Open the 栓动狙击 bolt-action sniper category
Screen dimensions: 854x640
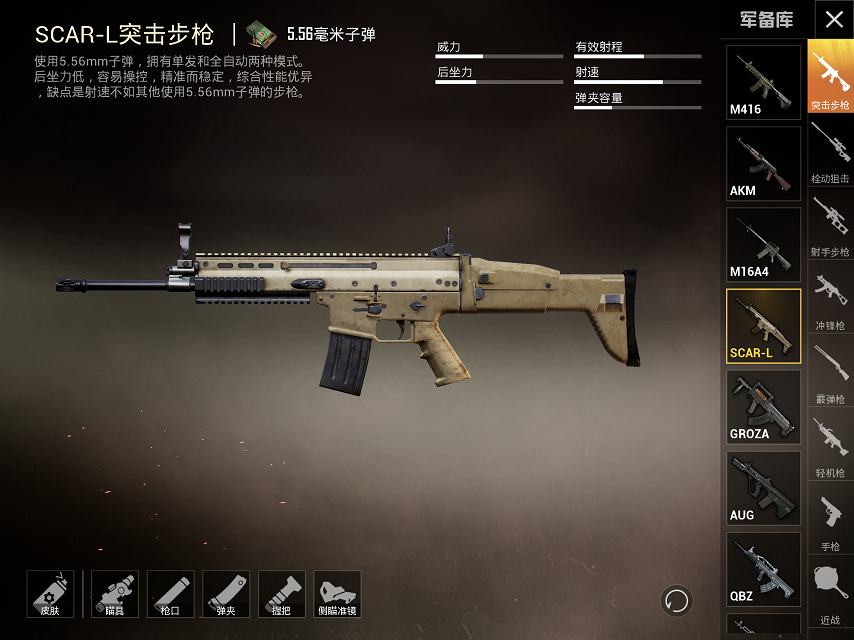pos(830,152)
